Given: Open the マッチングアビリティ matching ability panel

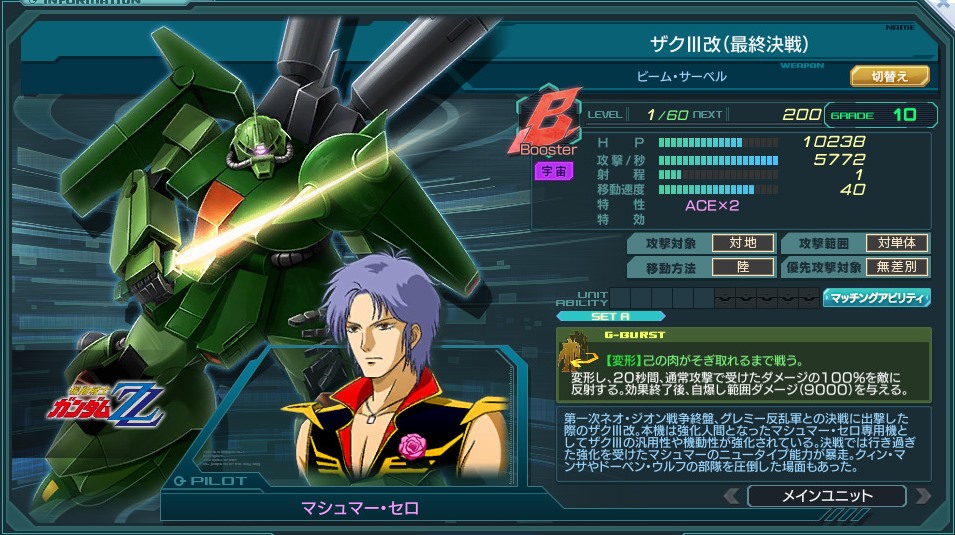Looking at the screenshot, I should (x=876, y=297).
